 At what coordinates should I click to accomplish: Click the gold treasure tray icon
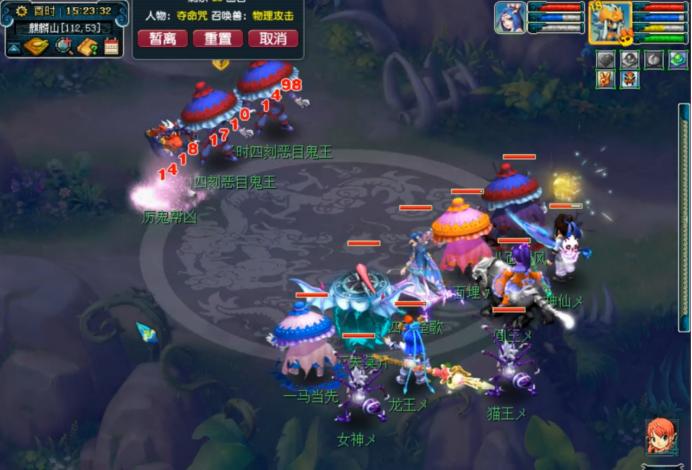(x=37, y=46)
